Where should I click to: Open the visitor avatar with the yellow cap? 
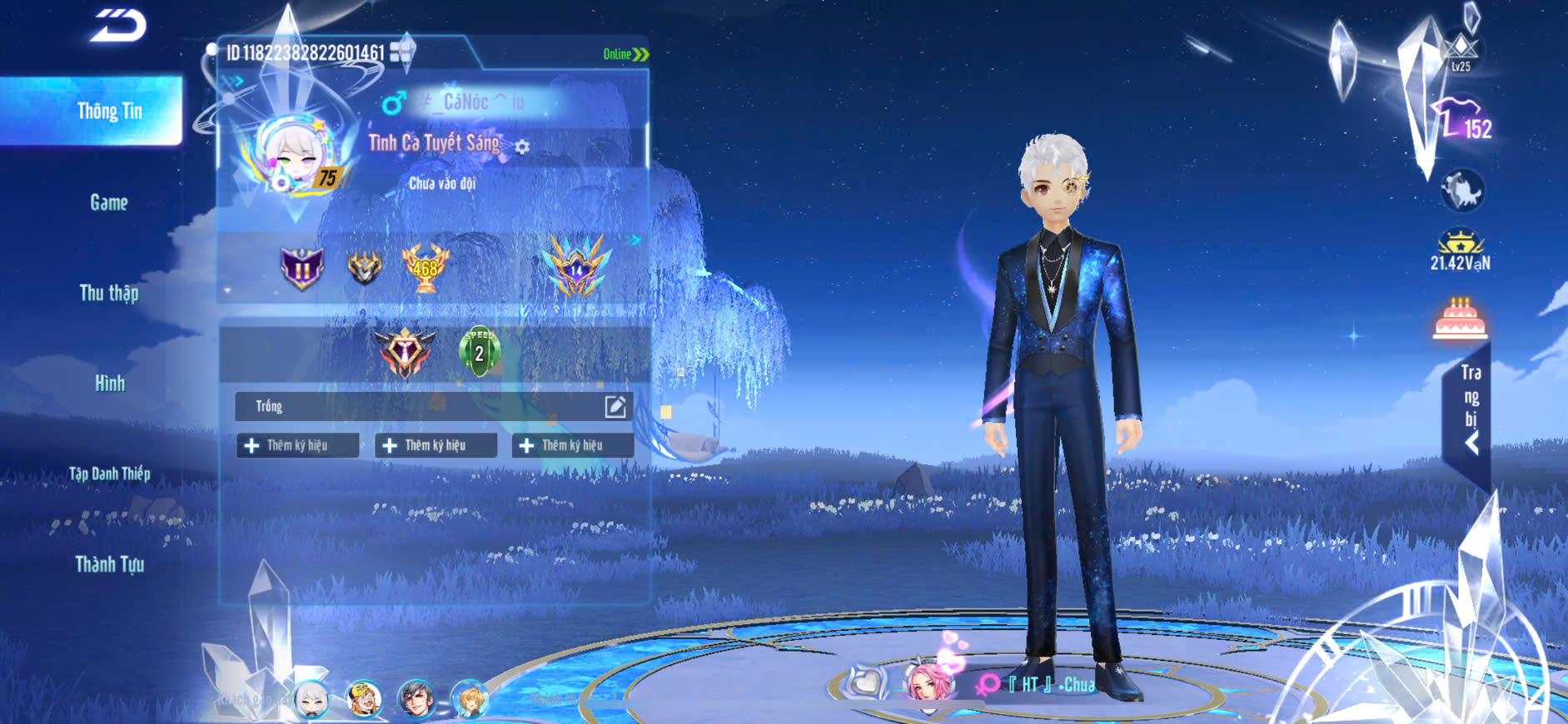(364, 699)
